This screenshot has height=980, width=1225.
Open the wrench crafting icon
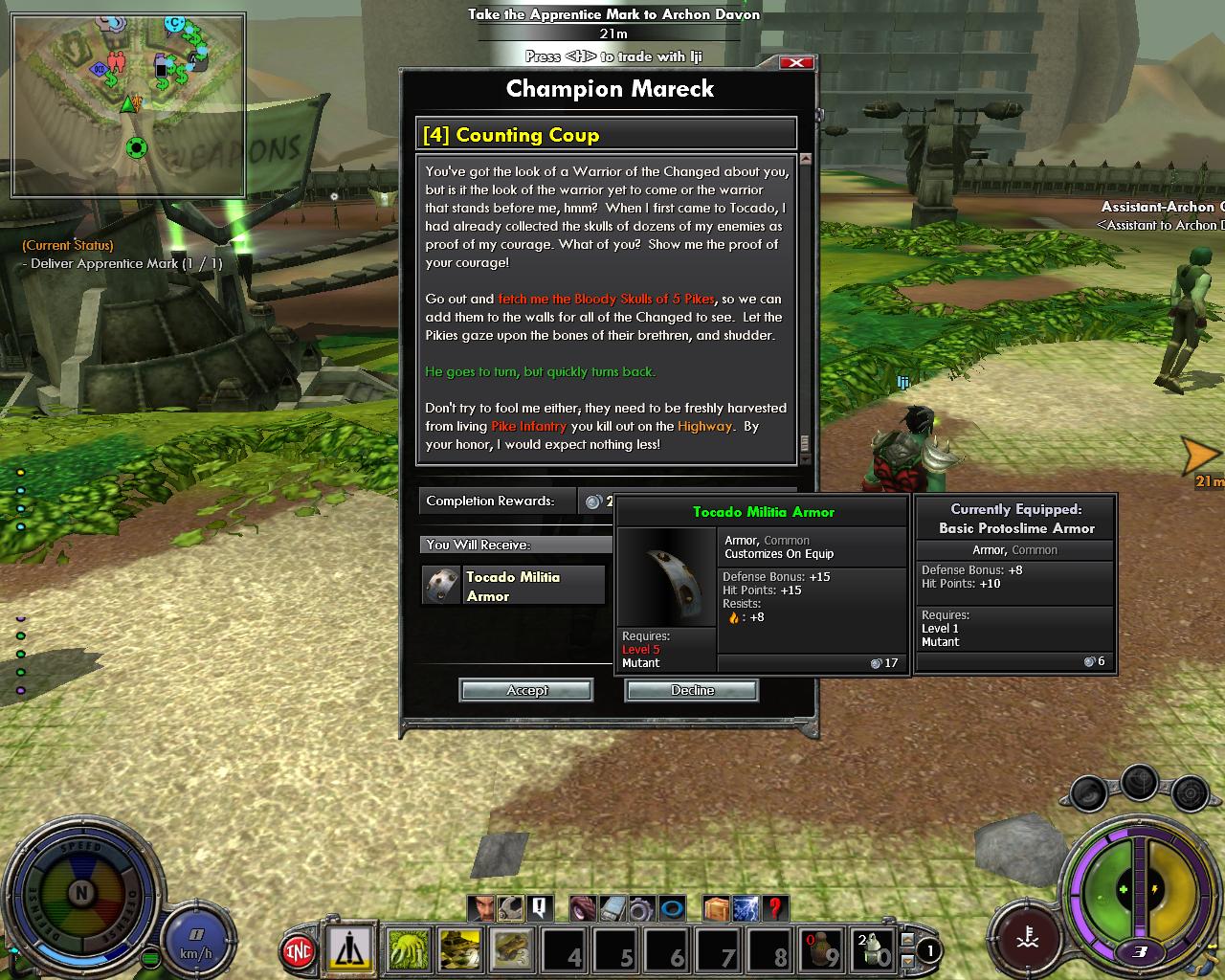[x=511, y=907]
